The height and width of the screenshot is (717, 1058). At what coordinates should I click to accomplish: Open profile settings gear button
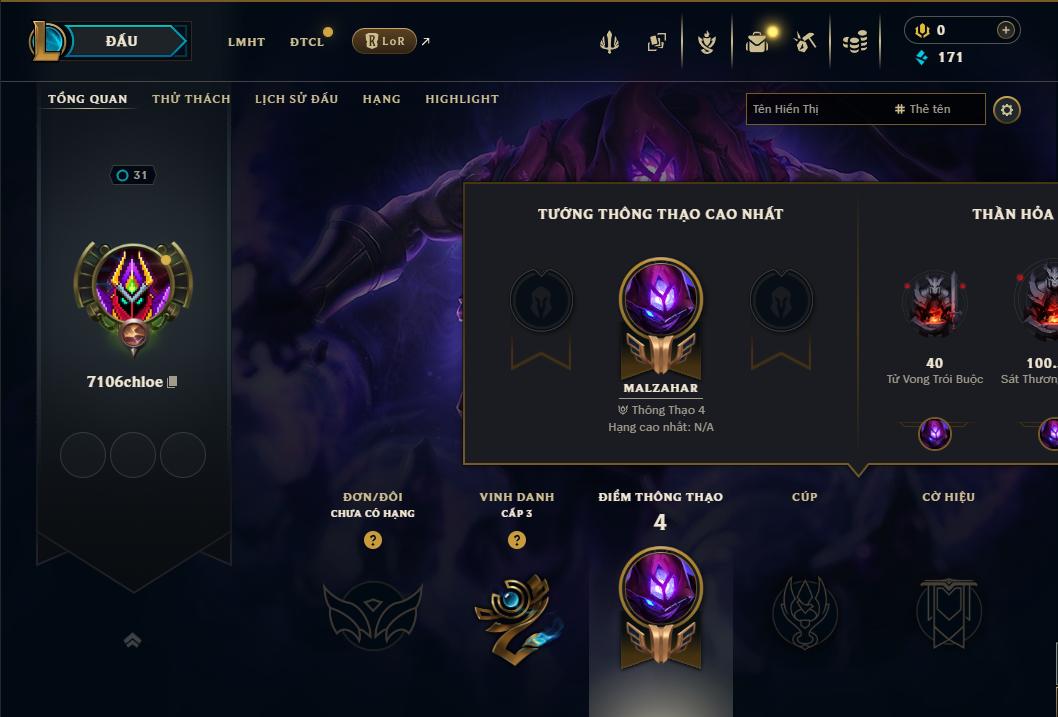1007,109
